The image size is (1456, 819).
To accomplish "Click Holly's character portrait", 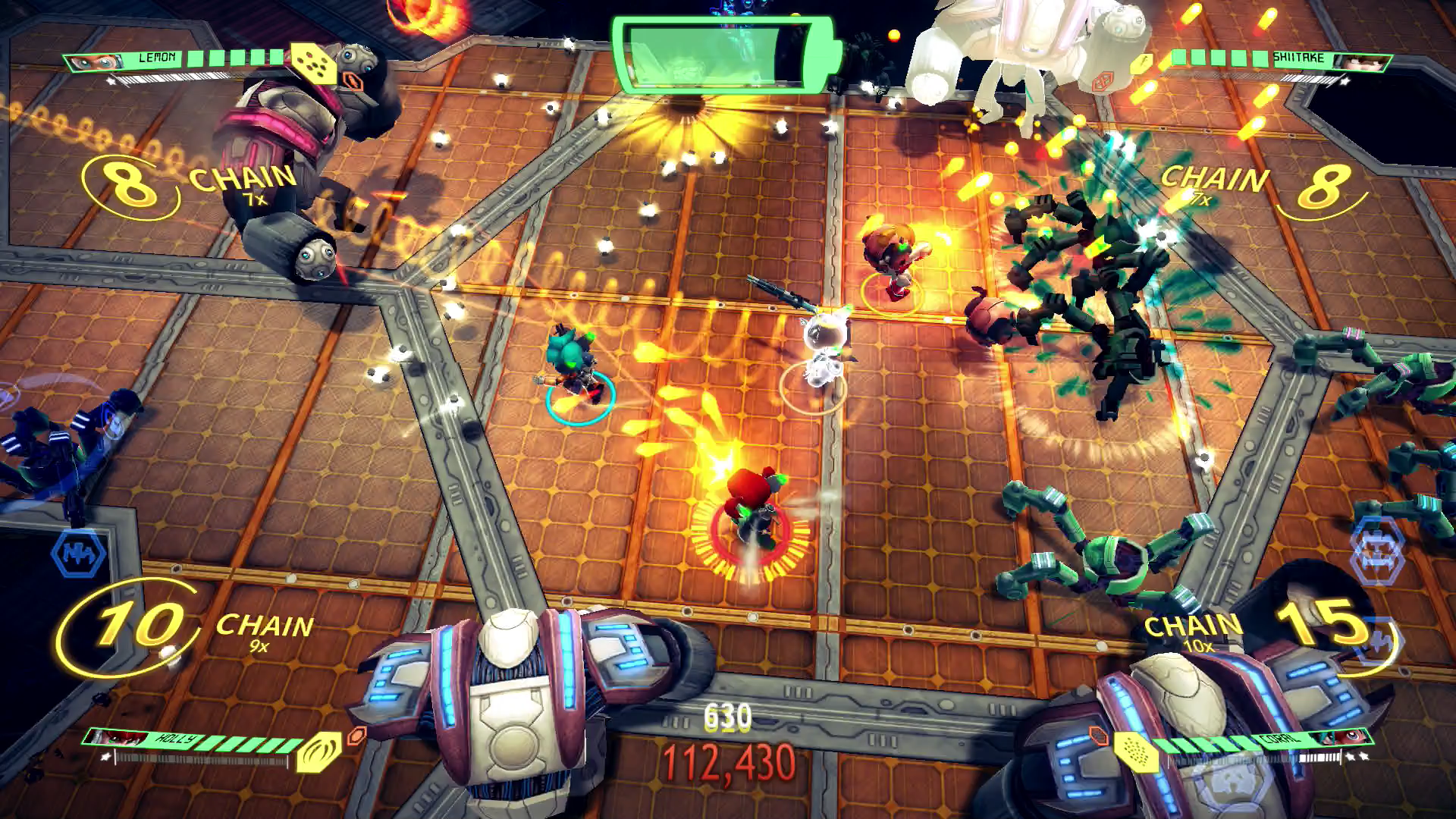I will click(115, 738).
